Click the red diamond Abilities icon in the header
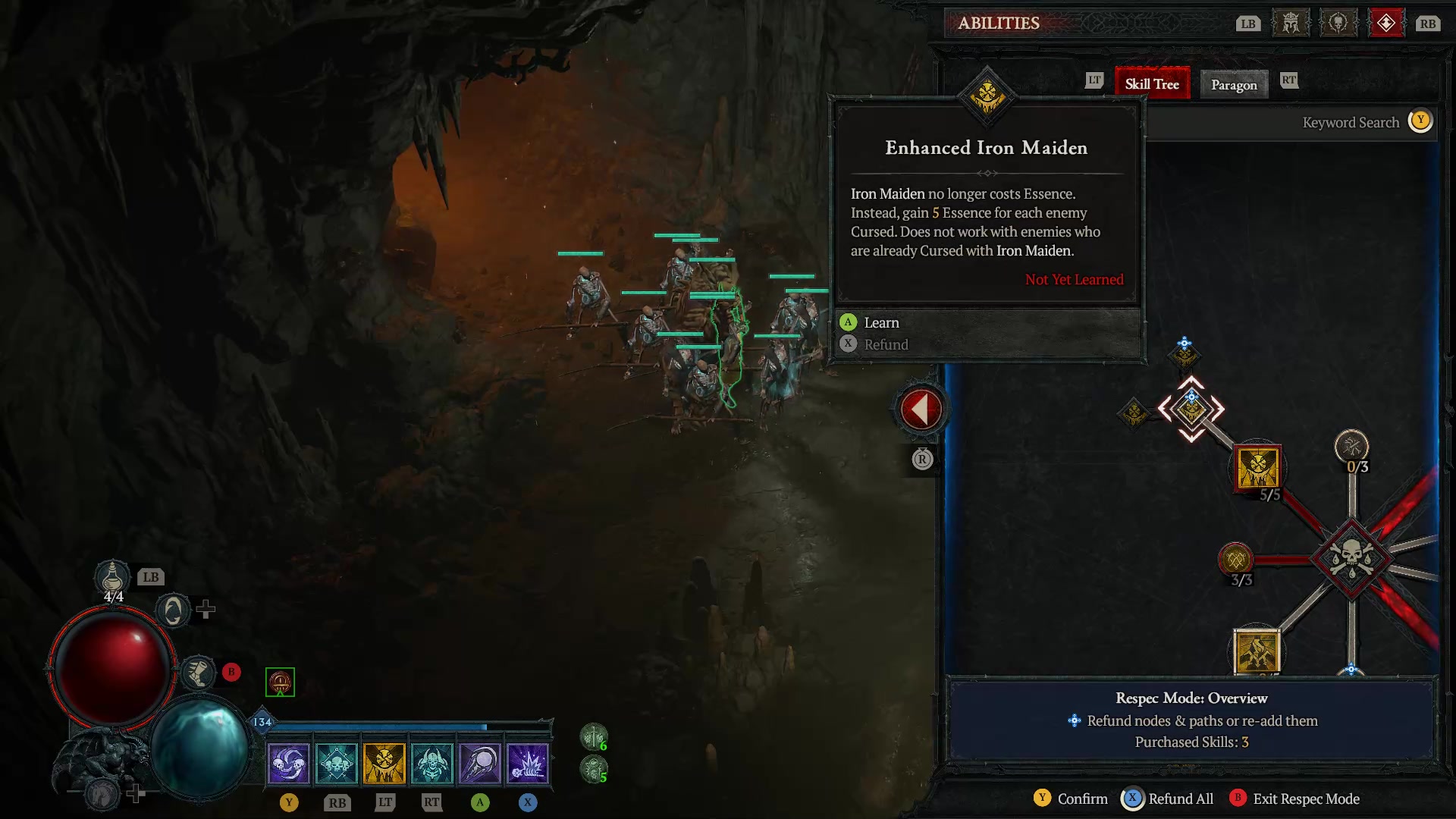 point(1387,23)
